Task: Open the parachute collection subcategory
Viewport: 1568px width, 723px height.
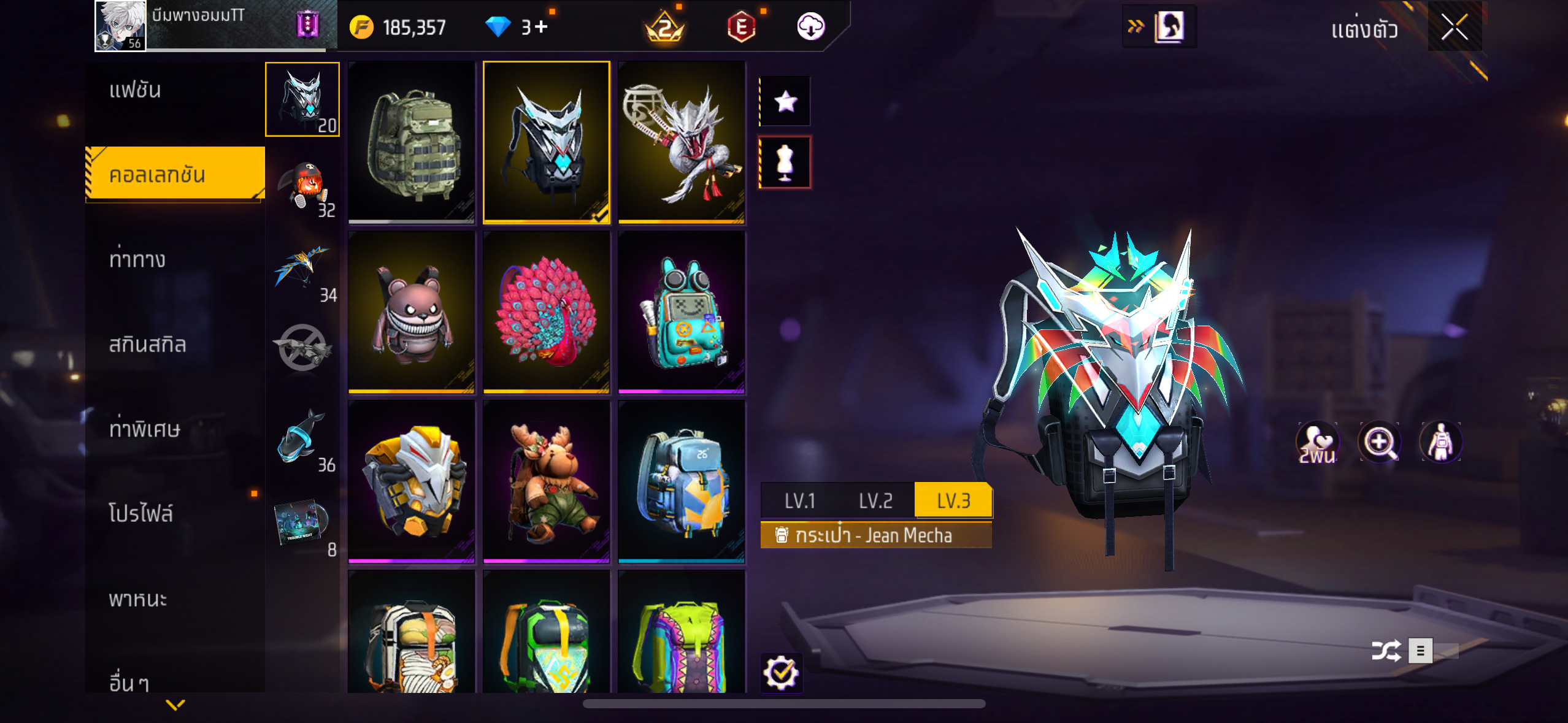Action: (x=302, y=270)
